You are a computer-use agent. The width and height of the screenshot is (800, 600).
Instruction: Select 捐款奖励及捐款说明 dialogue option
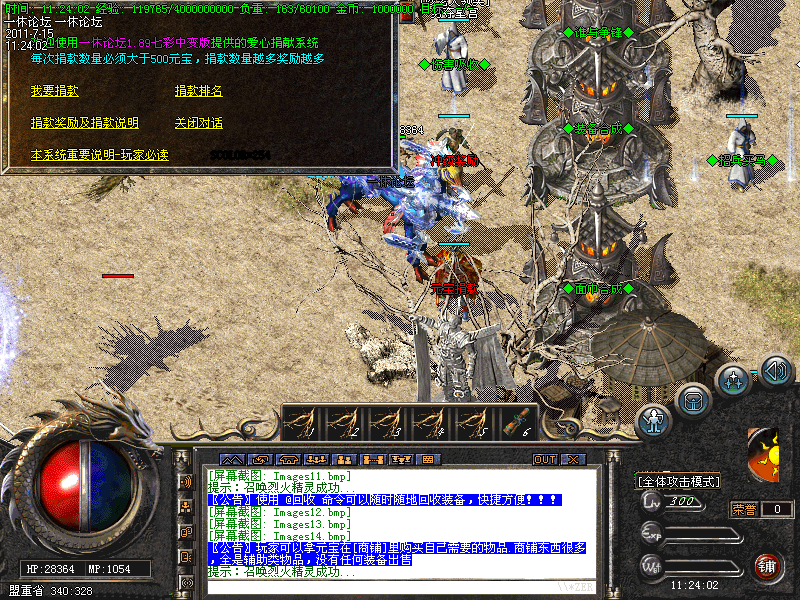pyautogui.click(x=85, y=123)
